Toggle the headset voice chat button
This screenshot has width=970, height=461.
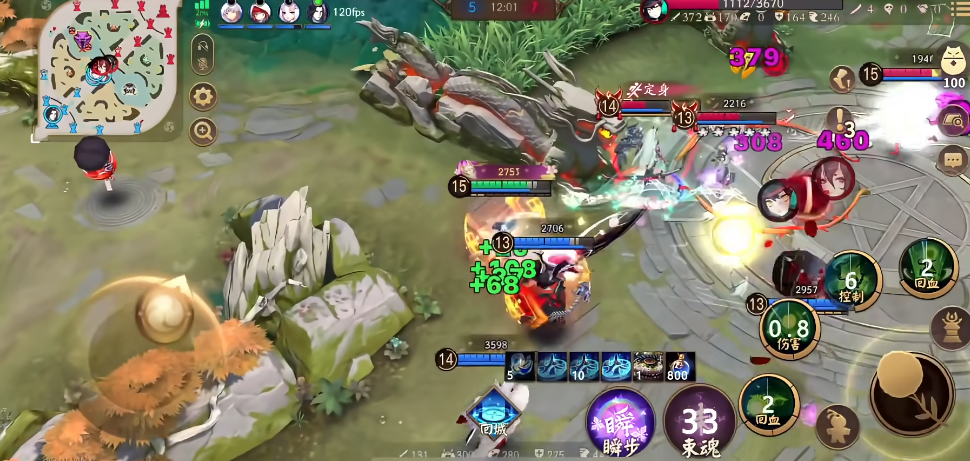[x=202, y=47]
